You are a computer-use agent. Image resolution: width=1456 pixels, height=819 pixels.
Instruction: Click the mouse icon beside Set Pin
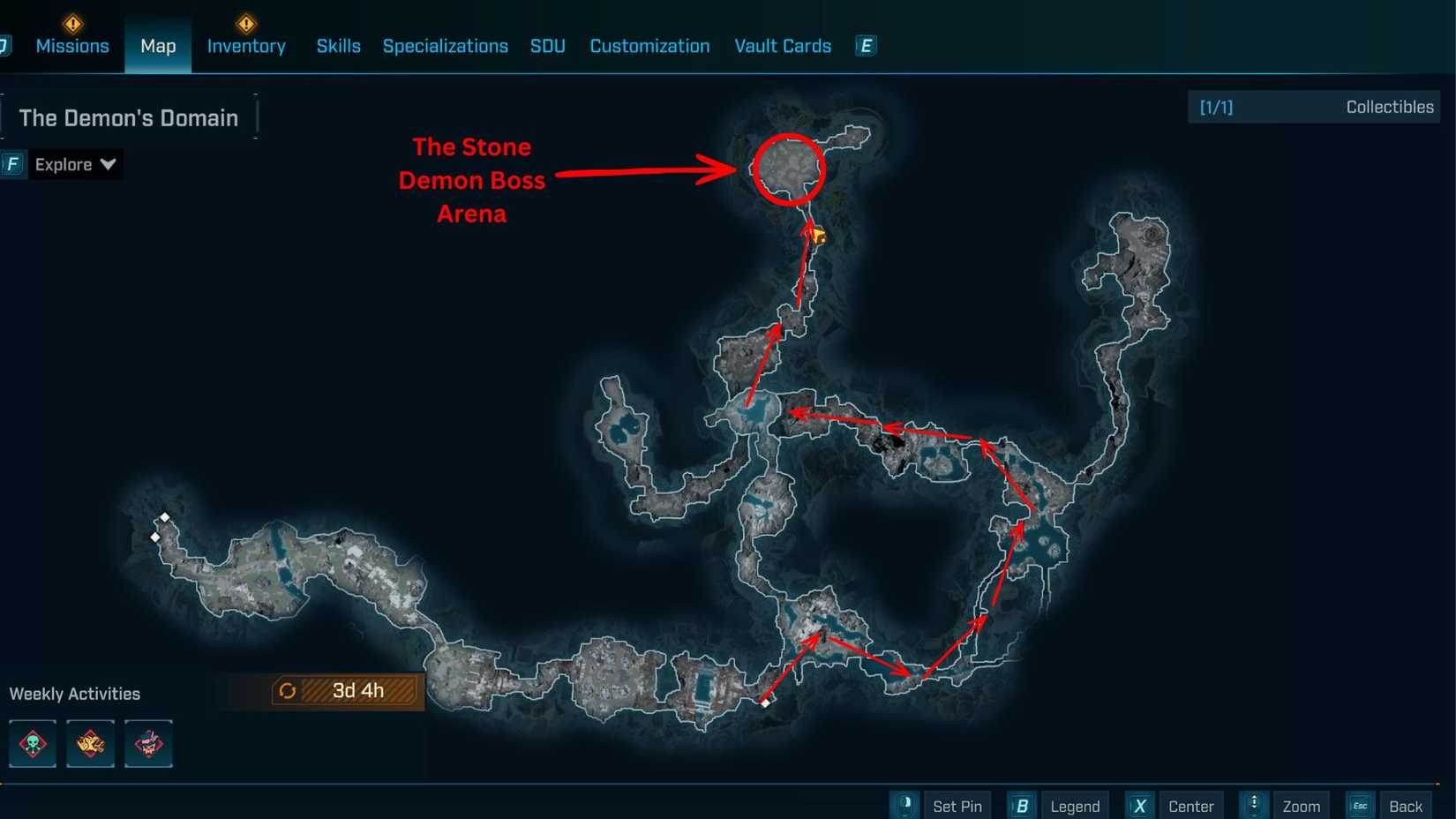[904, 805]
